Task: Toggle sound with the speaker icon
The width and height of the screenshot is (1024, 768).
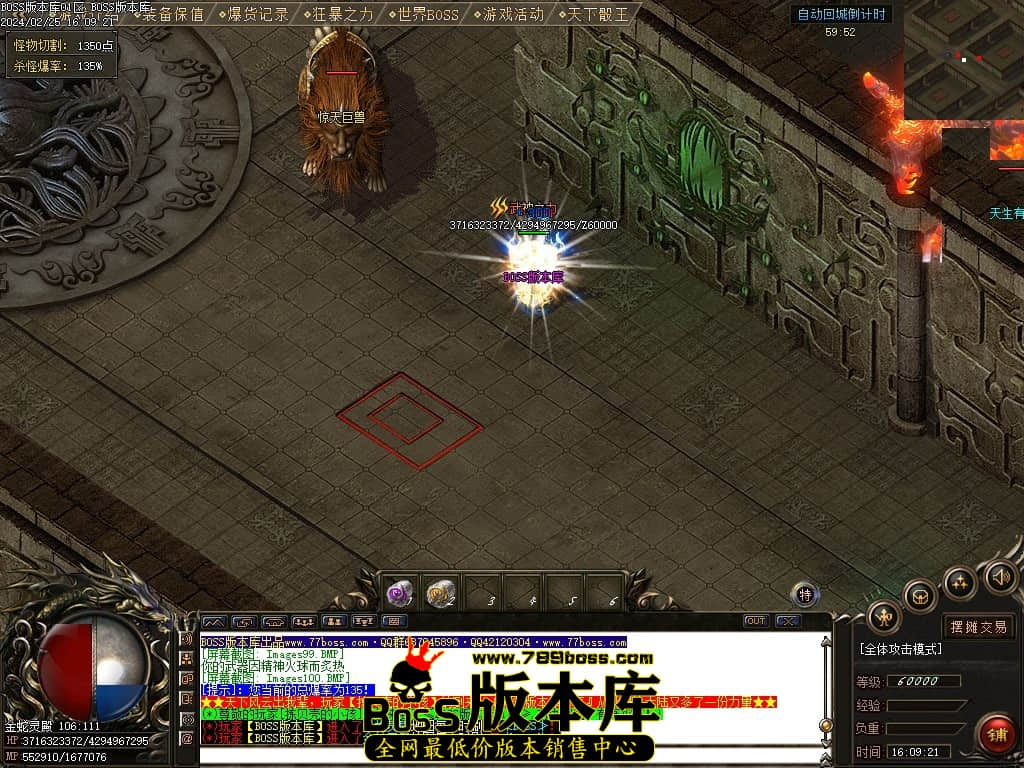Action: (x=1000, y=576)
